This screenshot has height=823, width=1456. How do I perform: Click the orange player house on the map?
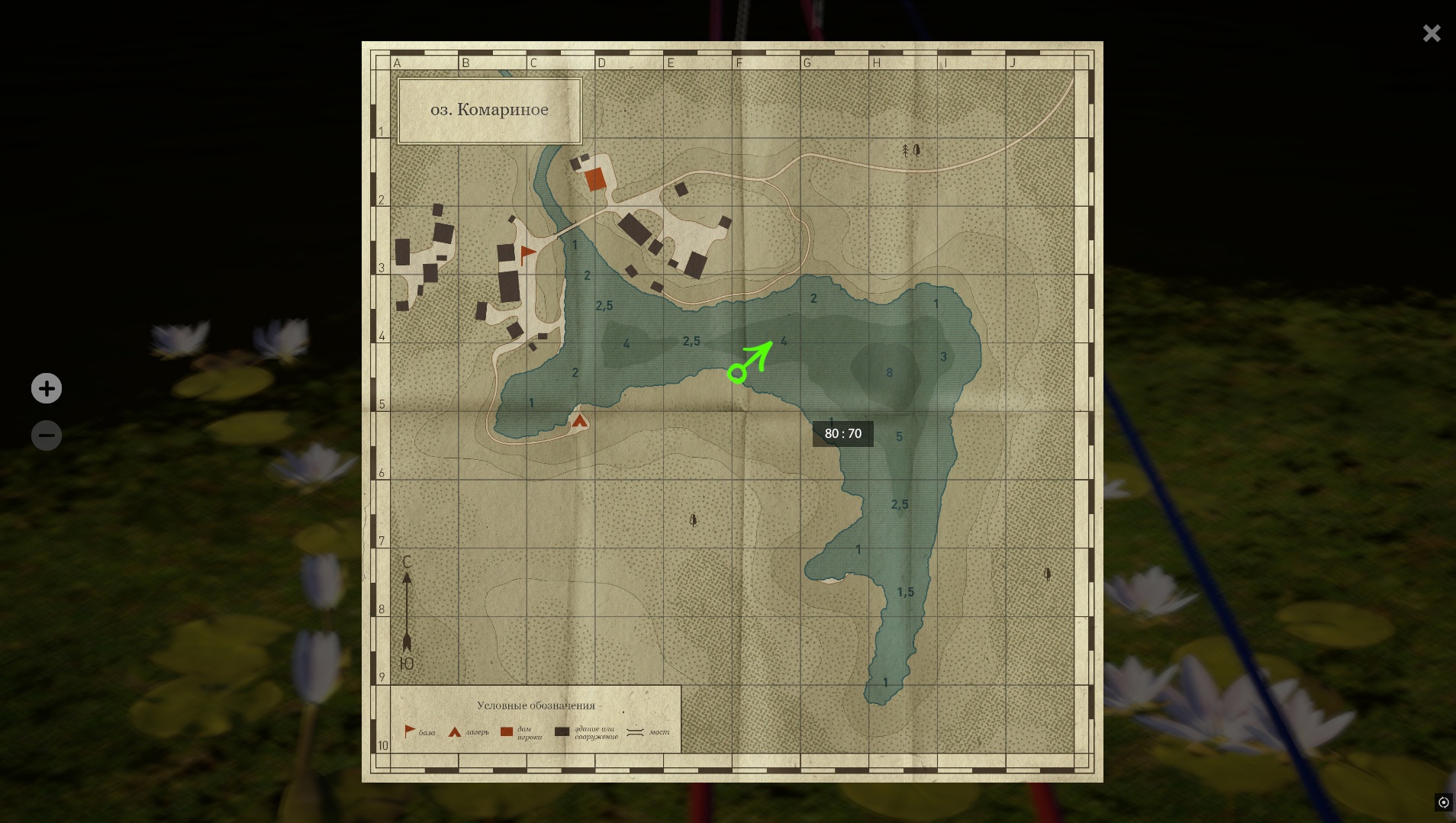pyautogui.click(x=595, y=180)
